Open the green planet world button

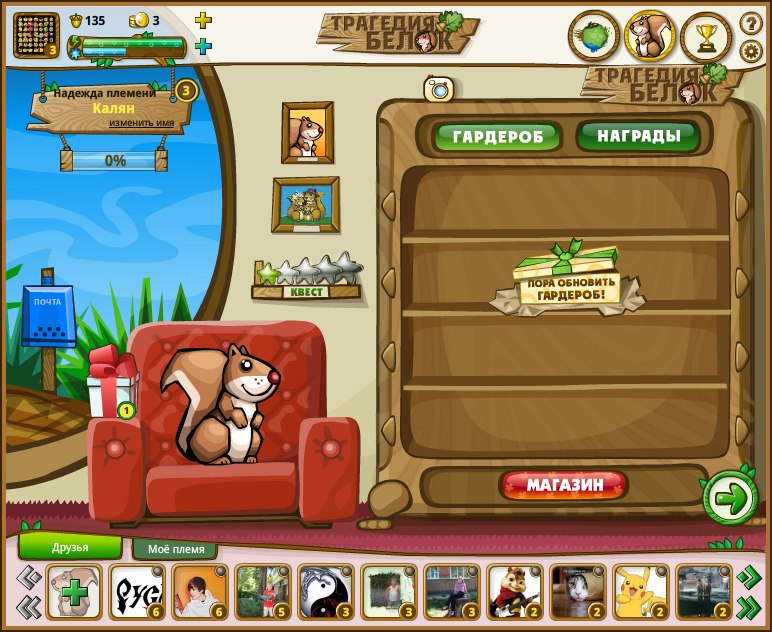pyautogui.click(x=594, y=37)
